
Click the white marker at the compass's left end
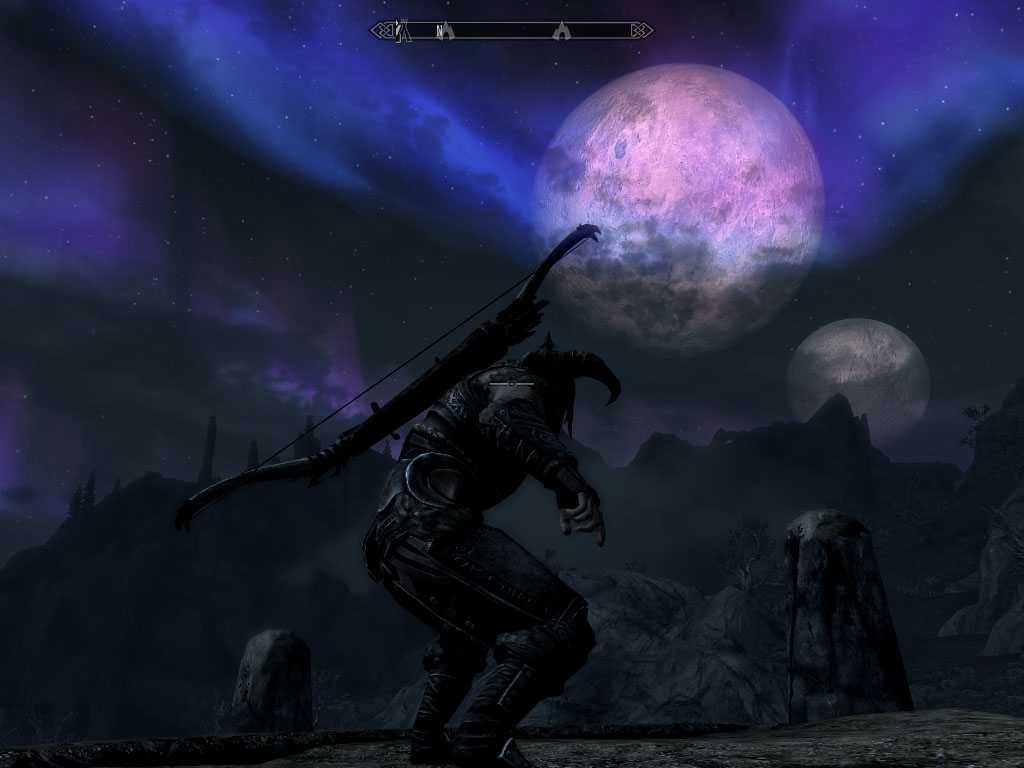(x=397, y=30)
